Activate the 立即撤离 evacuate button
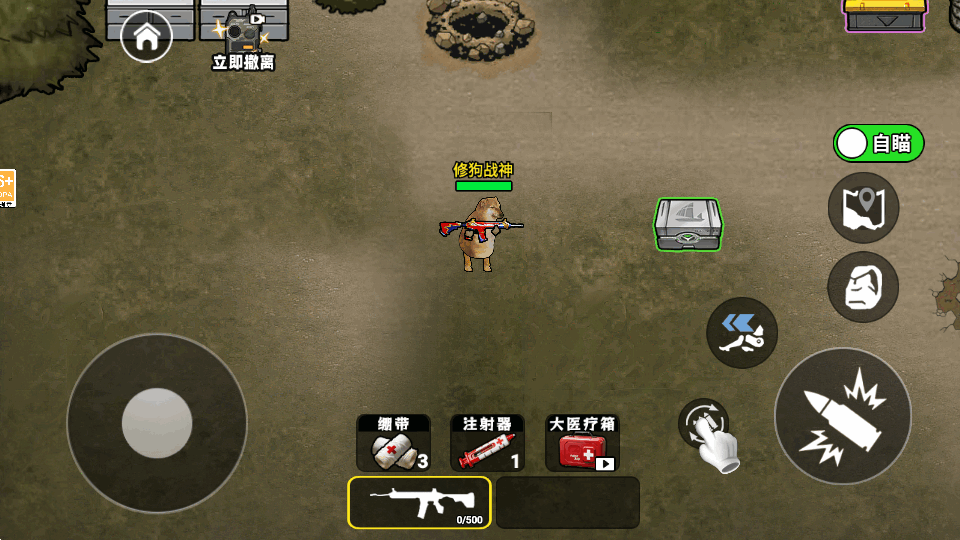This screenshot has height=540, width=960. click(x=243, y=42)
